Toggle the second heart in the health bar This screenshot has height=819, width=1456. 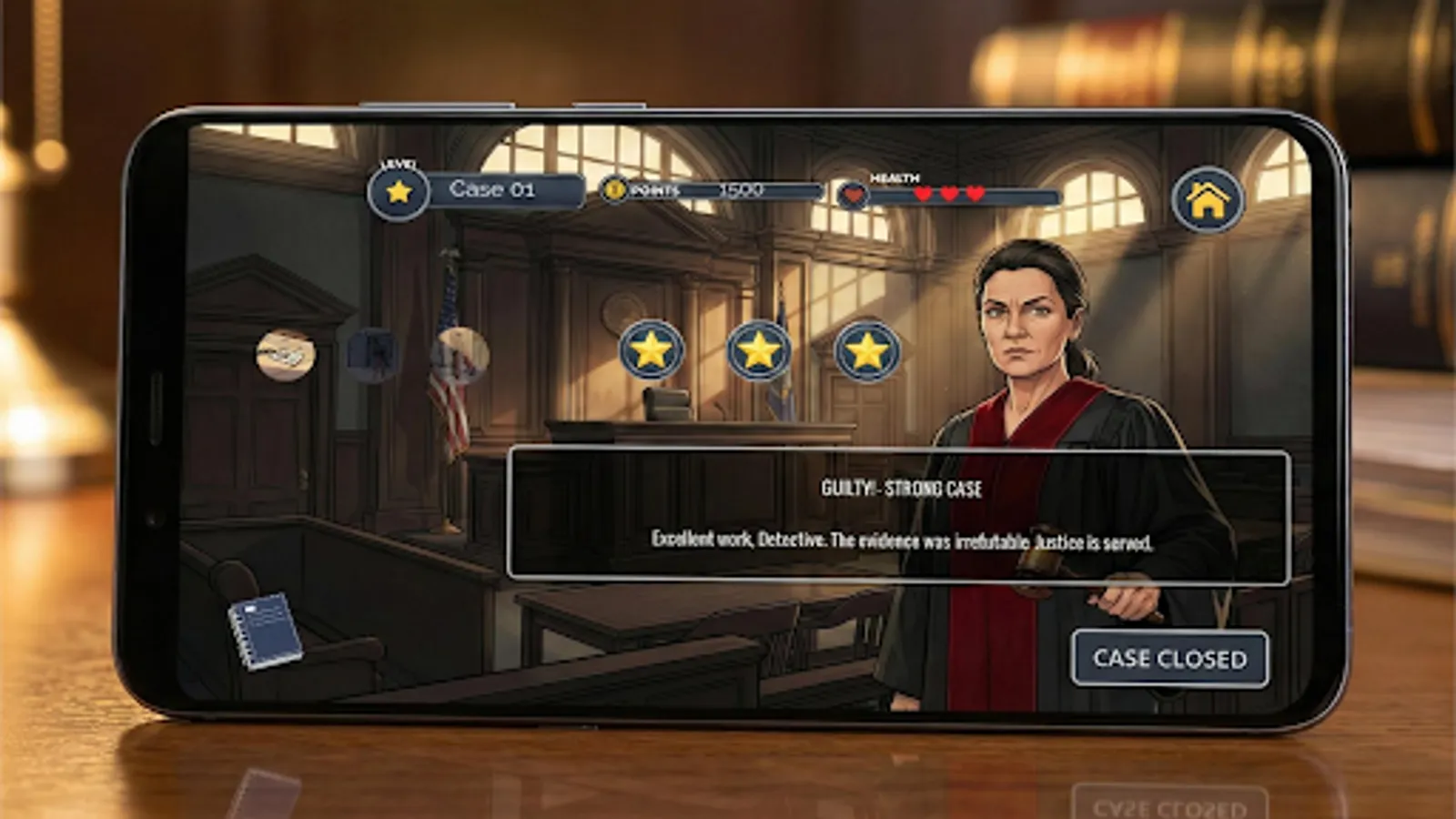point(947,192)
